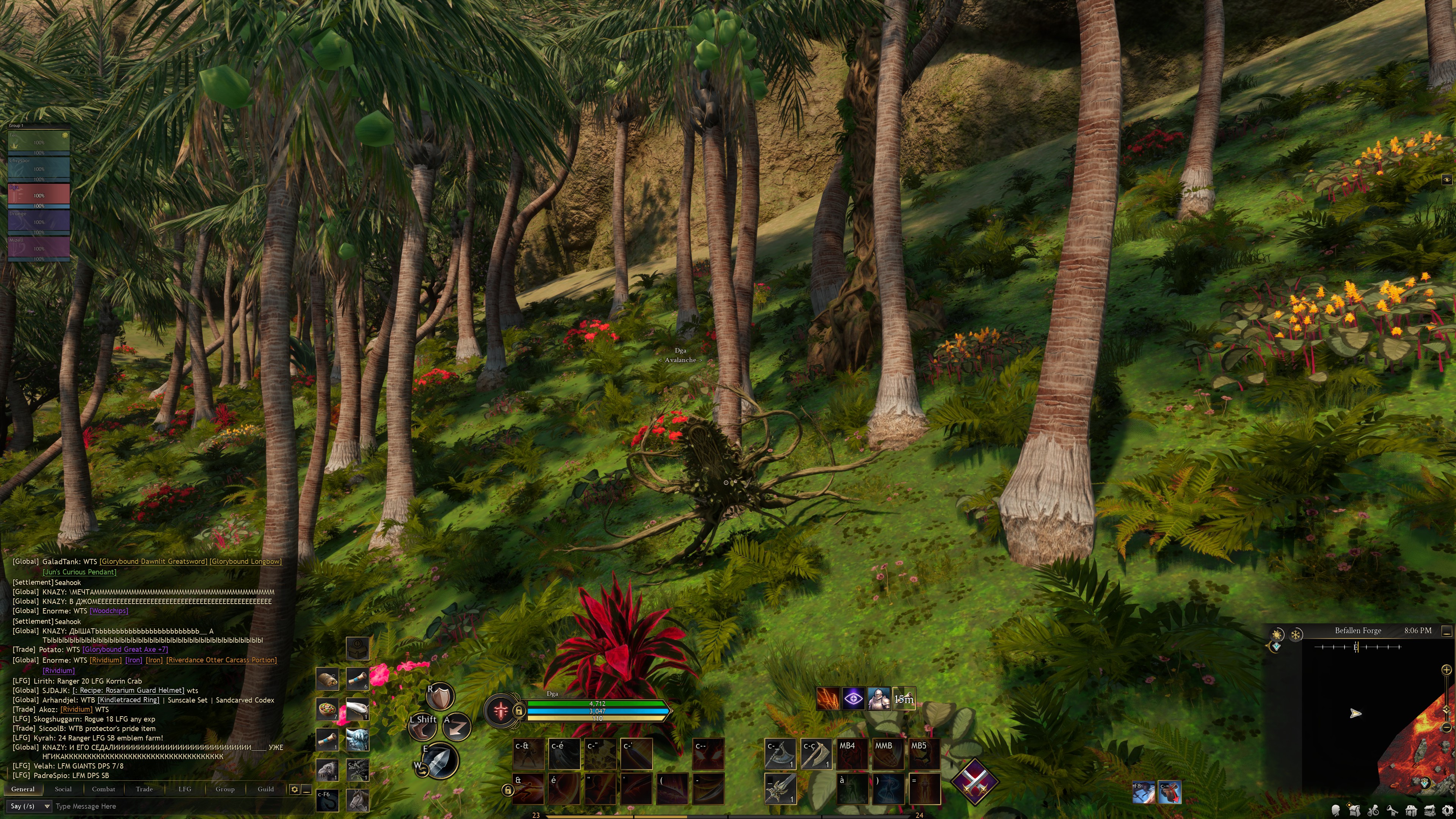
Task: Zoom out the minimap with minus button
Action: pos(1447,727)
